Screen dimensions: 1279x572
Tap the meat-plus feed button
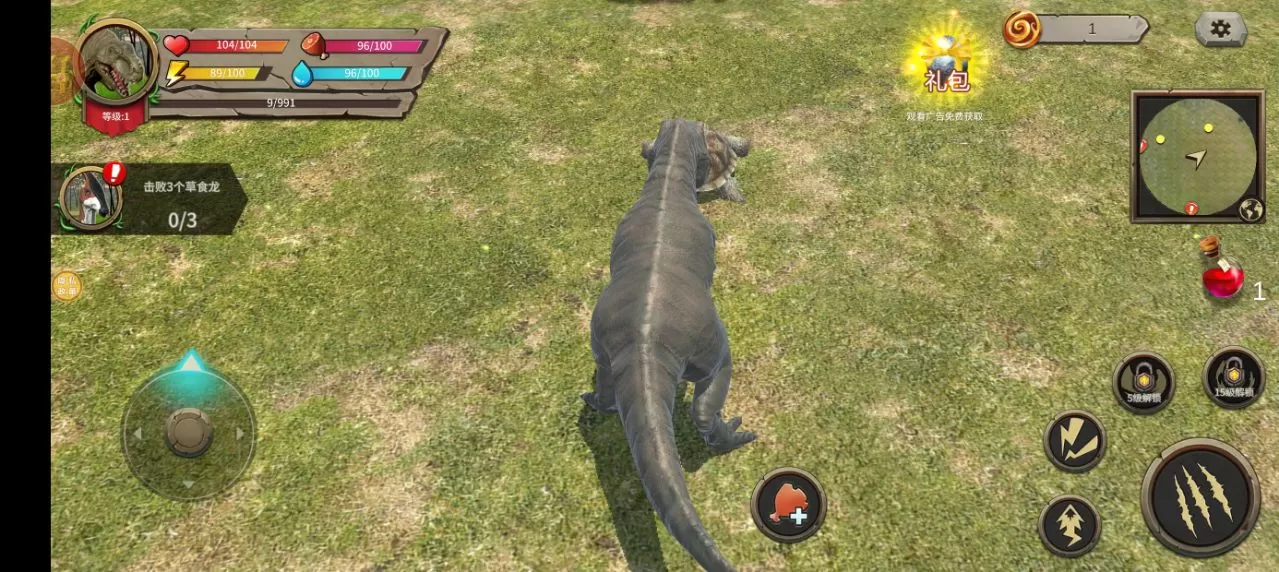click(788, 505)
